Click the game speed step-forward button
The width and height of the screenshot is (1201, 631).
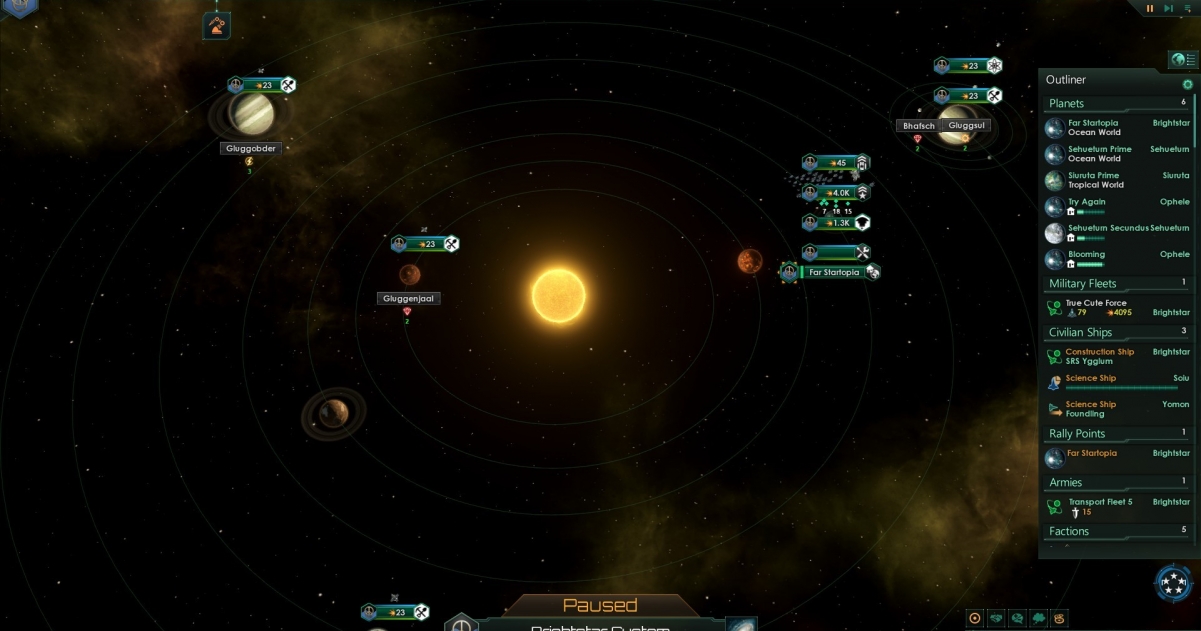coord(1169,8)
